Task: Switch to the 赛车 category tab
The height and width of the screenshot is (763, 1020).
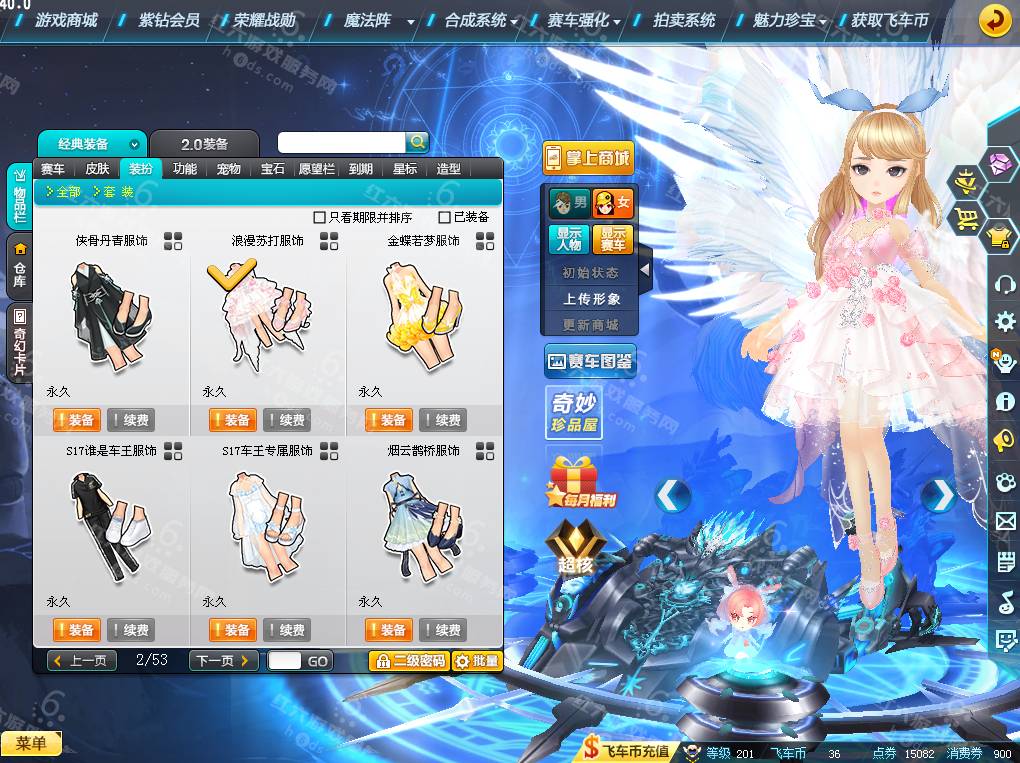Action: 52,169
